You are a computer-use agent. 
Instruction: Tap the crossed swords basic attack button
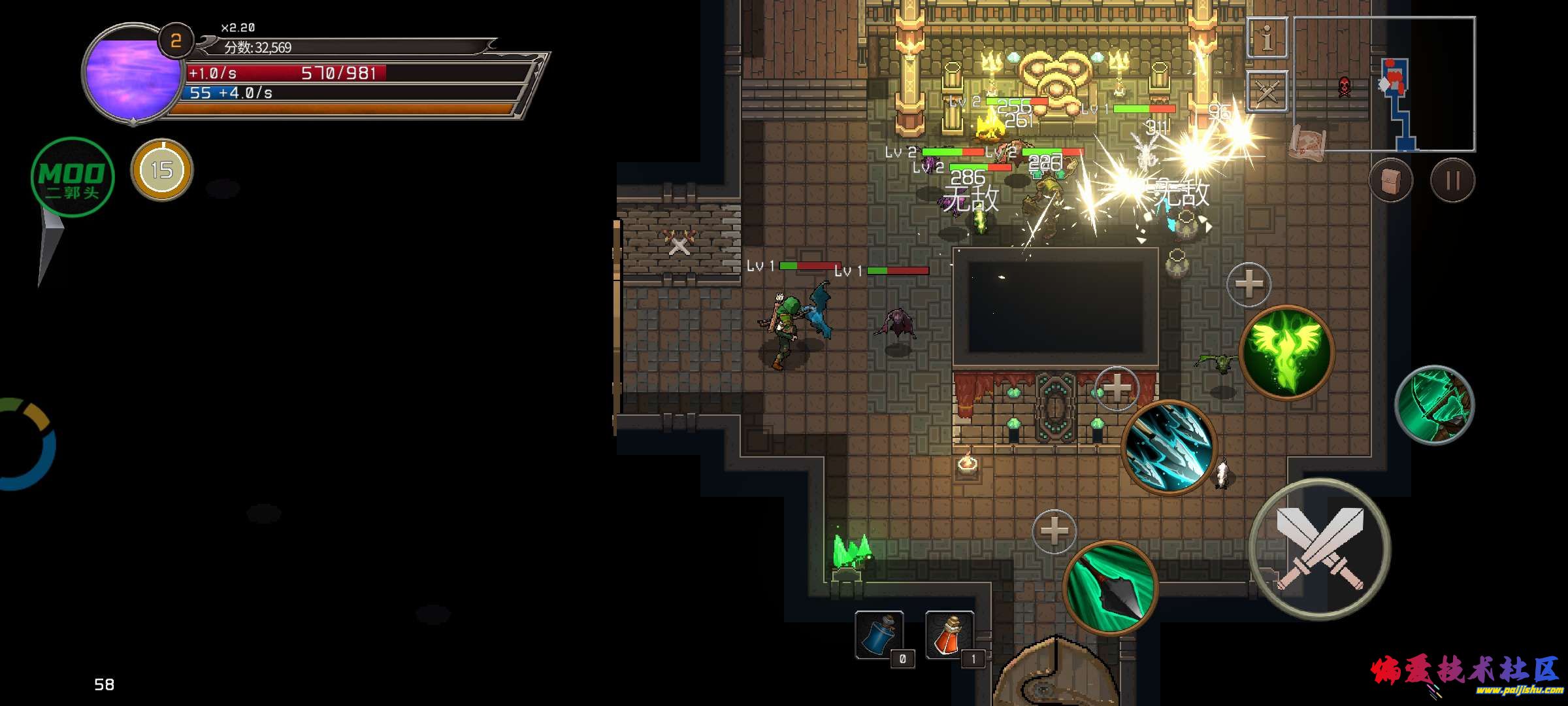tap(1320, 550)
